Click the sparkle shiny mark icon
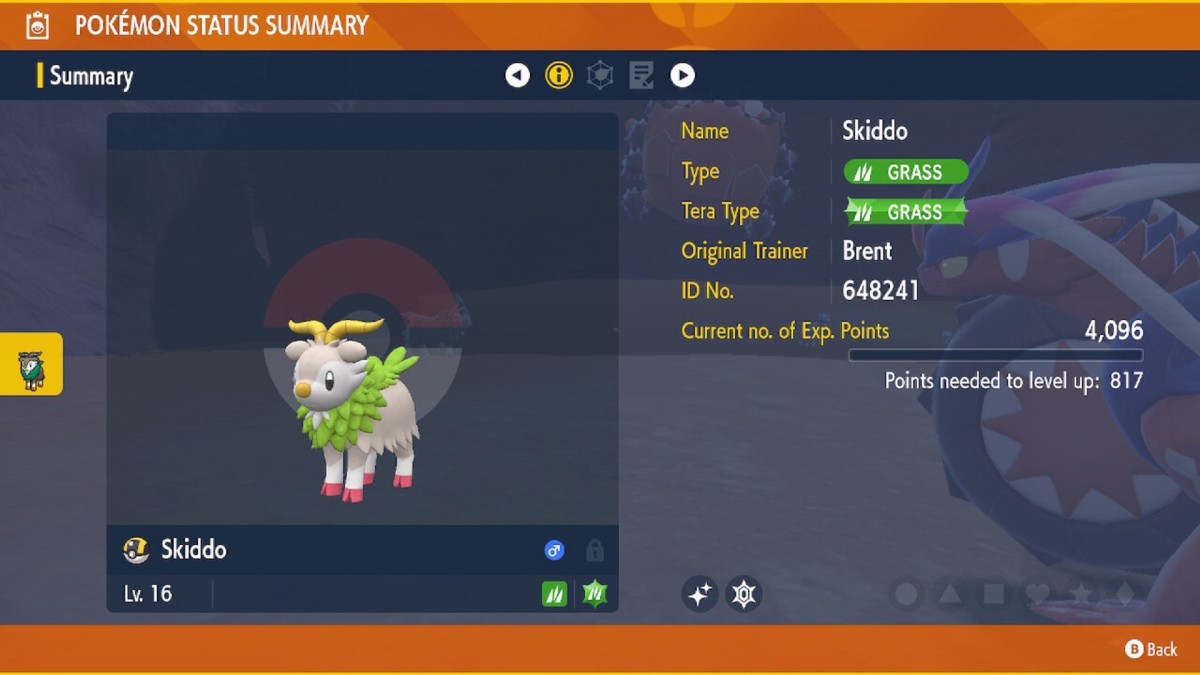The width and height of the screenshot is (1200, 675). pyautogui.click(x=700, y=594)
